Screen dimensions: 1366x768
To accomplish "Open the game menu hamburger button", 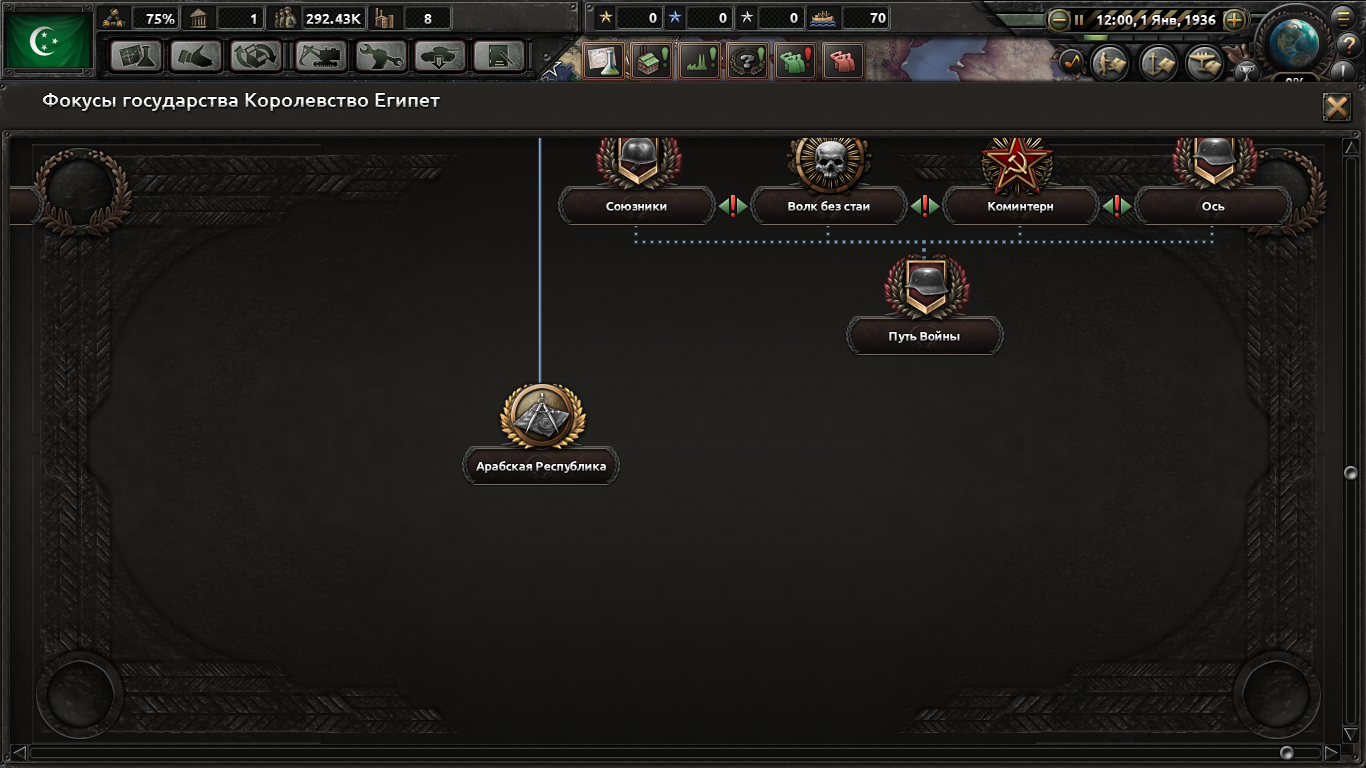I will click(x=1341, y=17).
